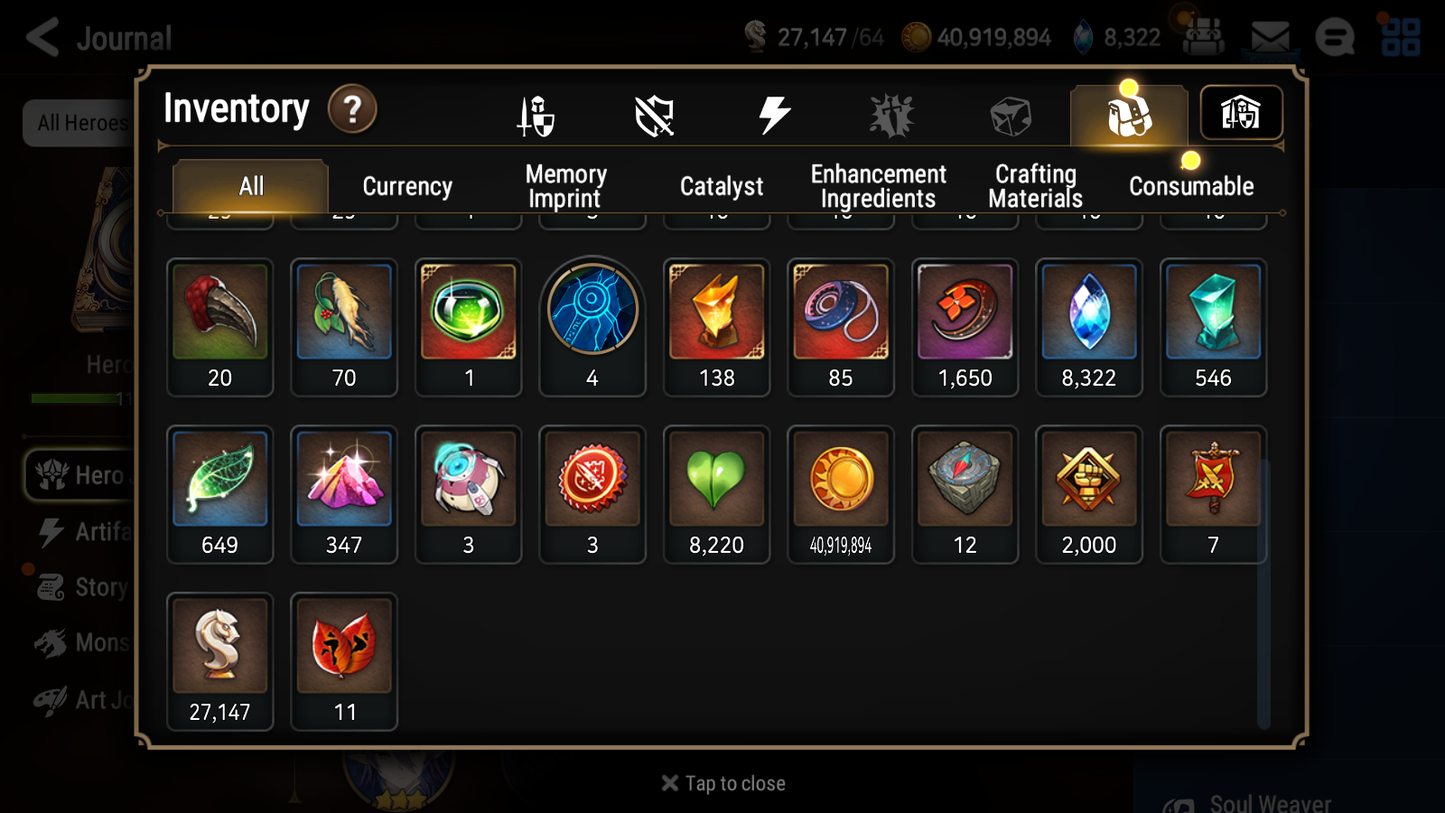The height and width of the screenshot is (813, 1445).
Task: Open the chat bubble icon
Action: [x=1334, y=36]
